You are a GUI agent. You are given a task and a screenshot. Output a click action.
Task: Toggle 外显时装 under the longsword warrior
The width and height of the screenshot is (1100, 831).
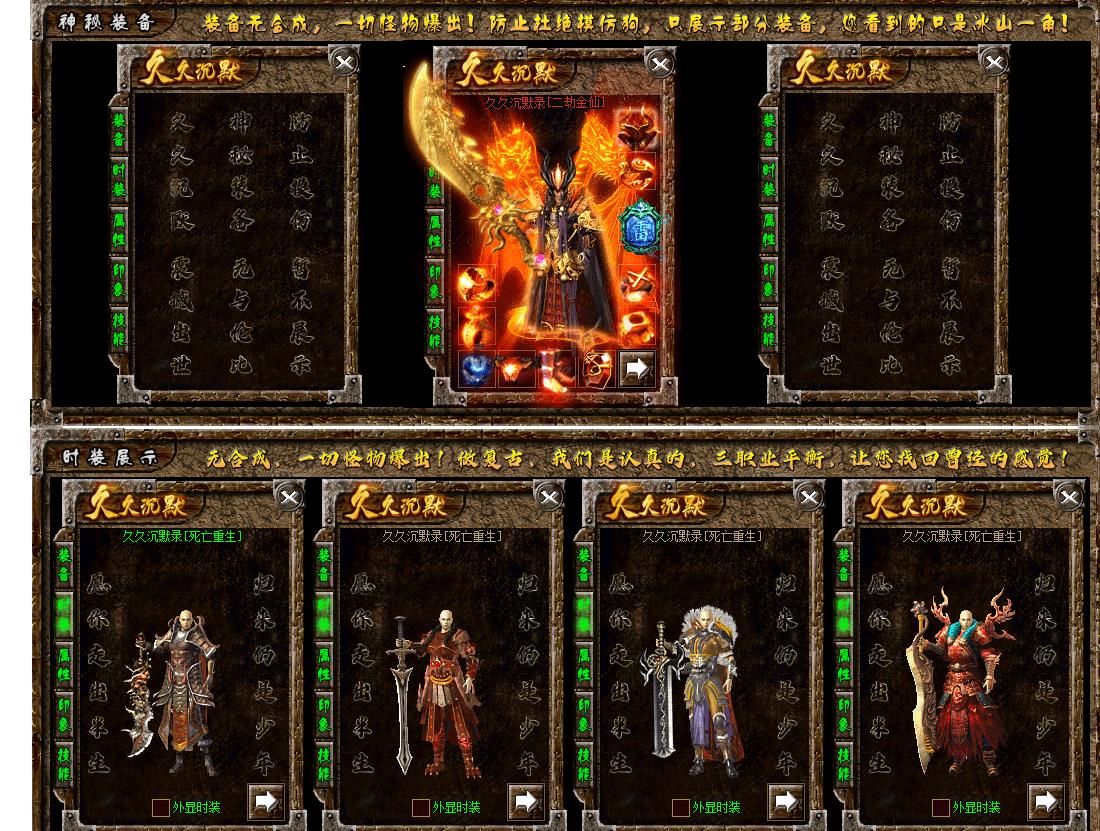click(x=421, y=807)
